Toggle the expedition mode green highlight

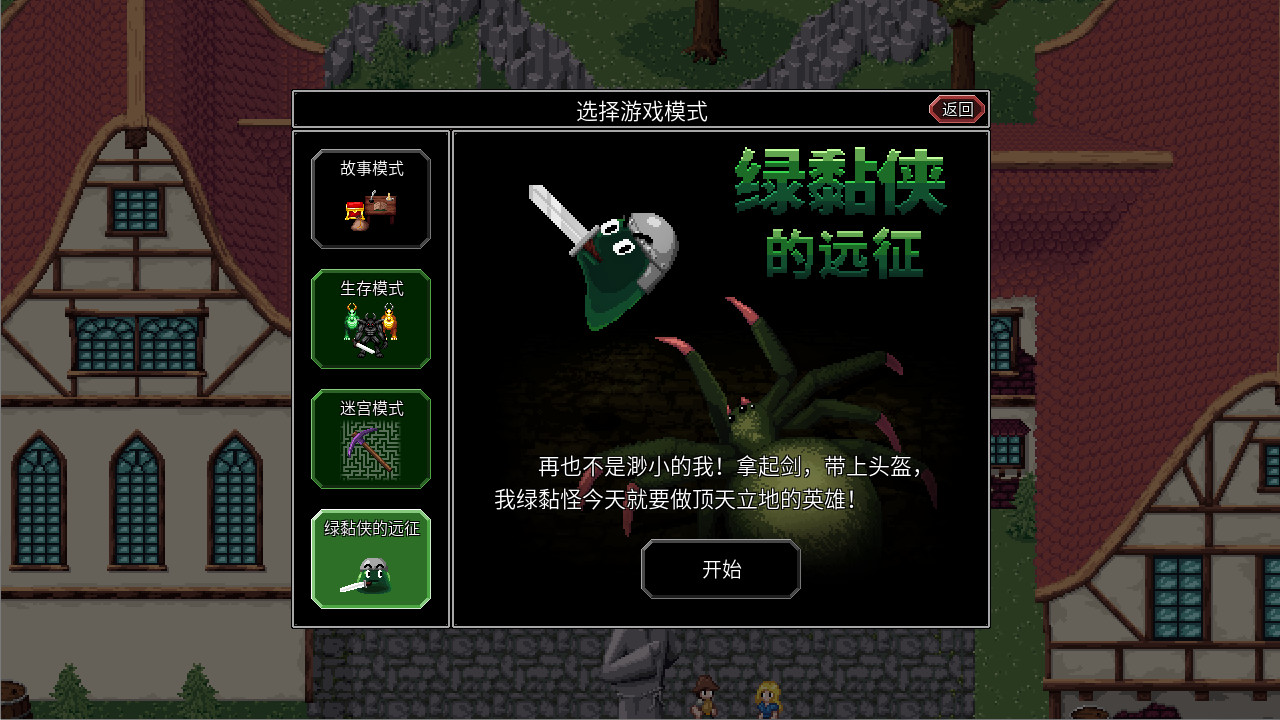tap(371, 558)
